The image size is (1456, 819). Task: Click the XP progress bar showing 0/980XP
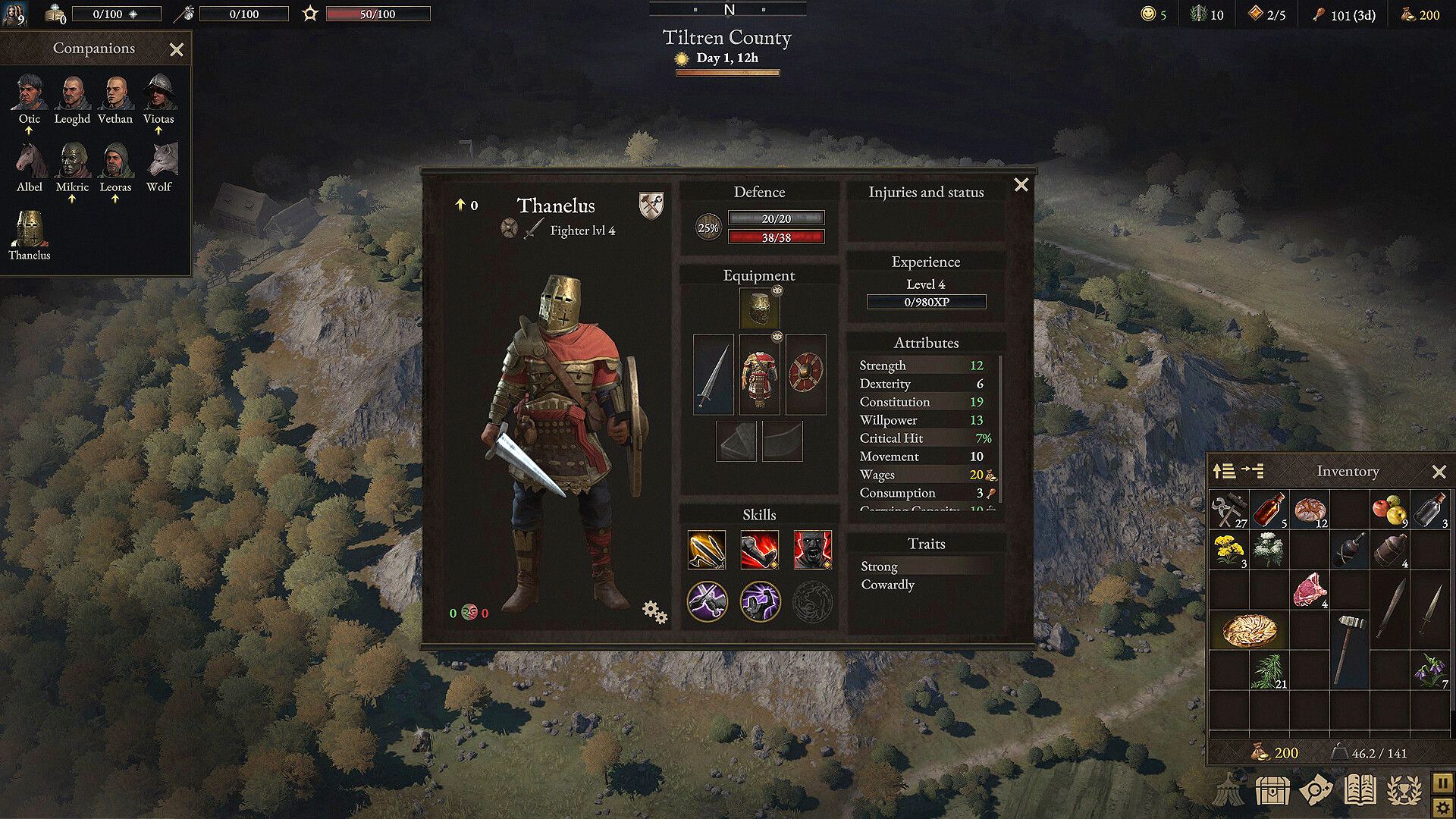click(926, 301)
